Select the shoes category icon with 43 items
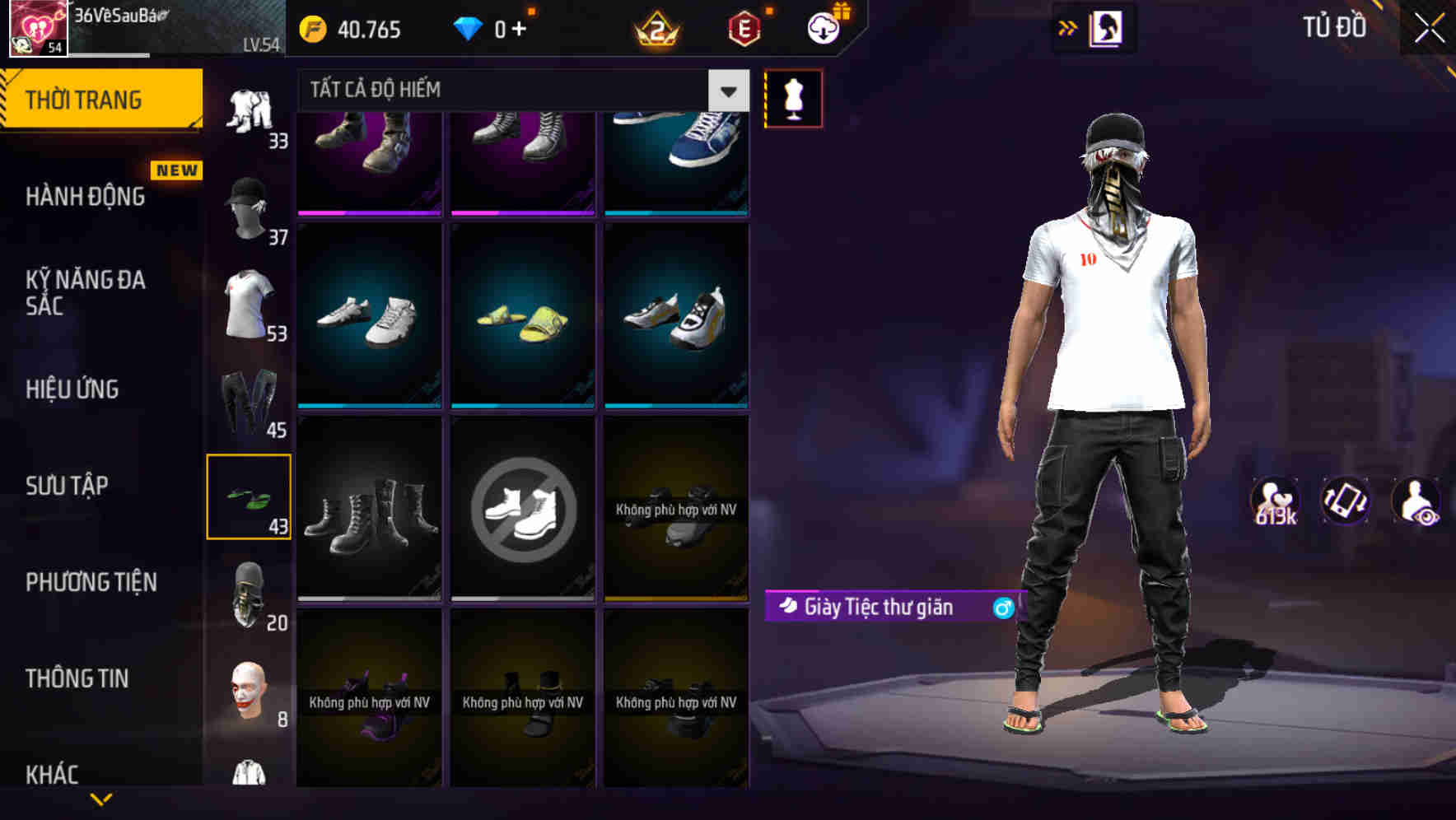Screen dimensions: 1456x820 pyautogui.click(x=250, y=494)
